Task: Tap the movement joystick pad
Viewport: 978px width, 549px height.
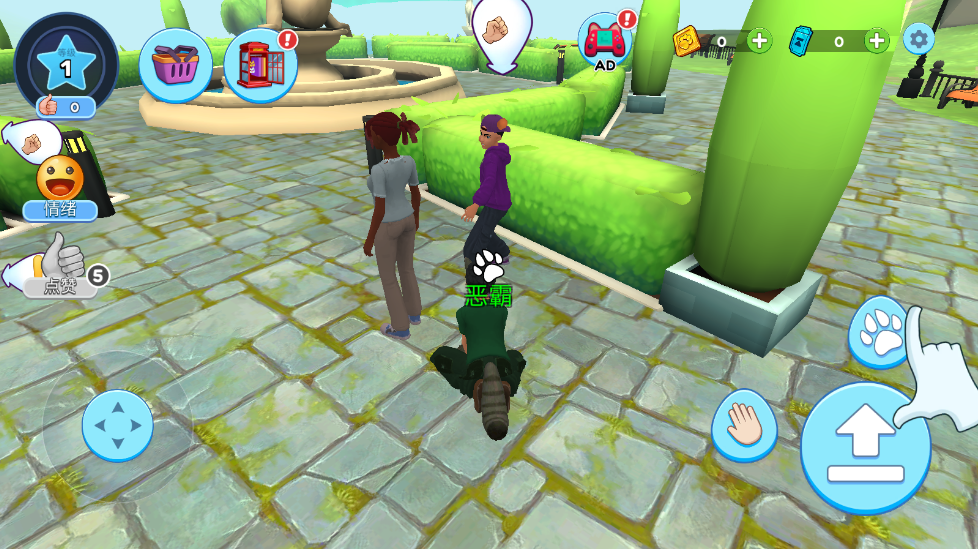Action: [117, 425]
